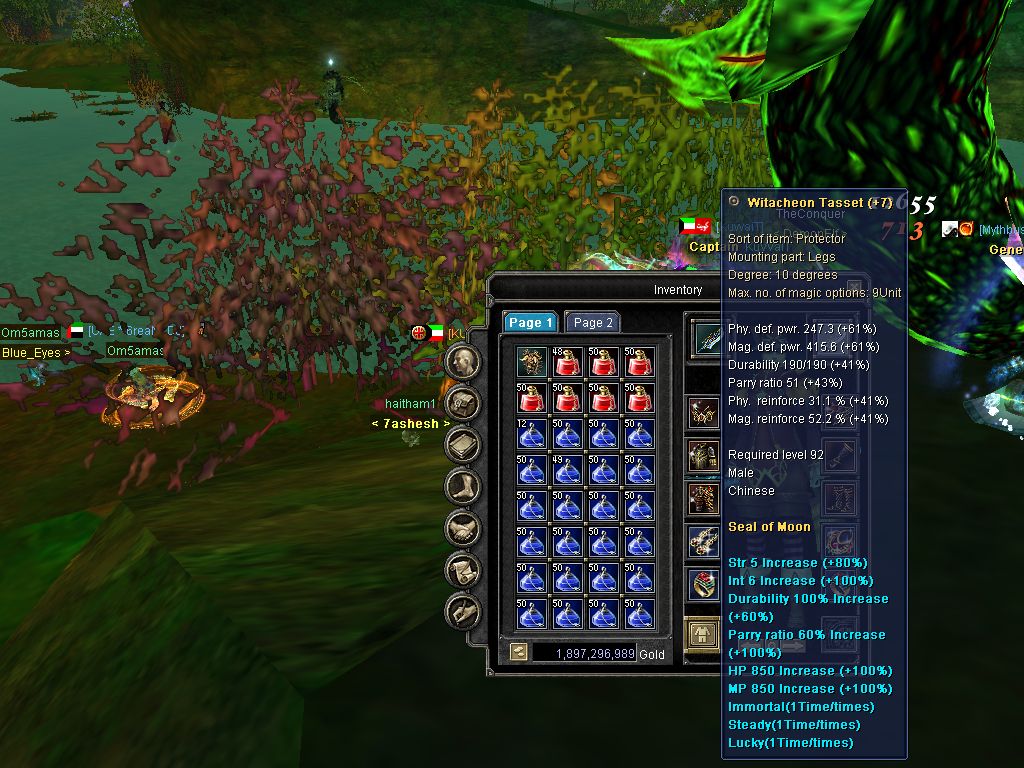Select the armor item in first inventory slot
Viewport: 1024px width, 768px height.
point(532,362)
